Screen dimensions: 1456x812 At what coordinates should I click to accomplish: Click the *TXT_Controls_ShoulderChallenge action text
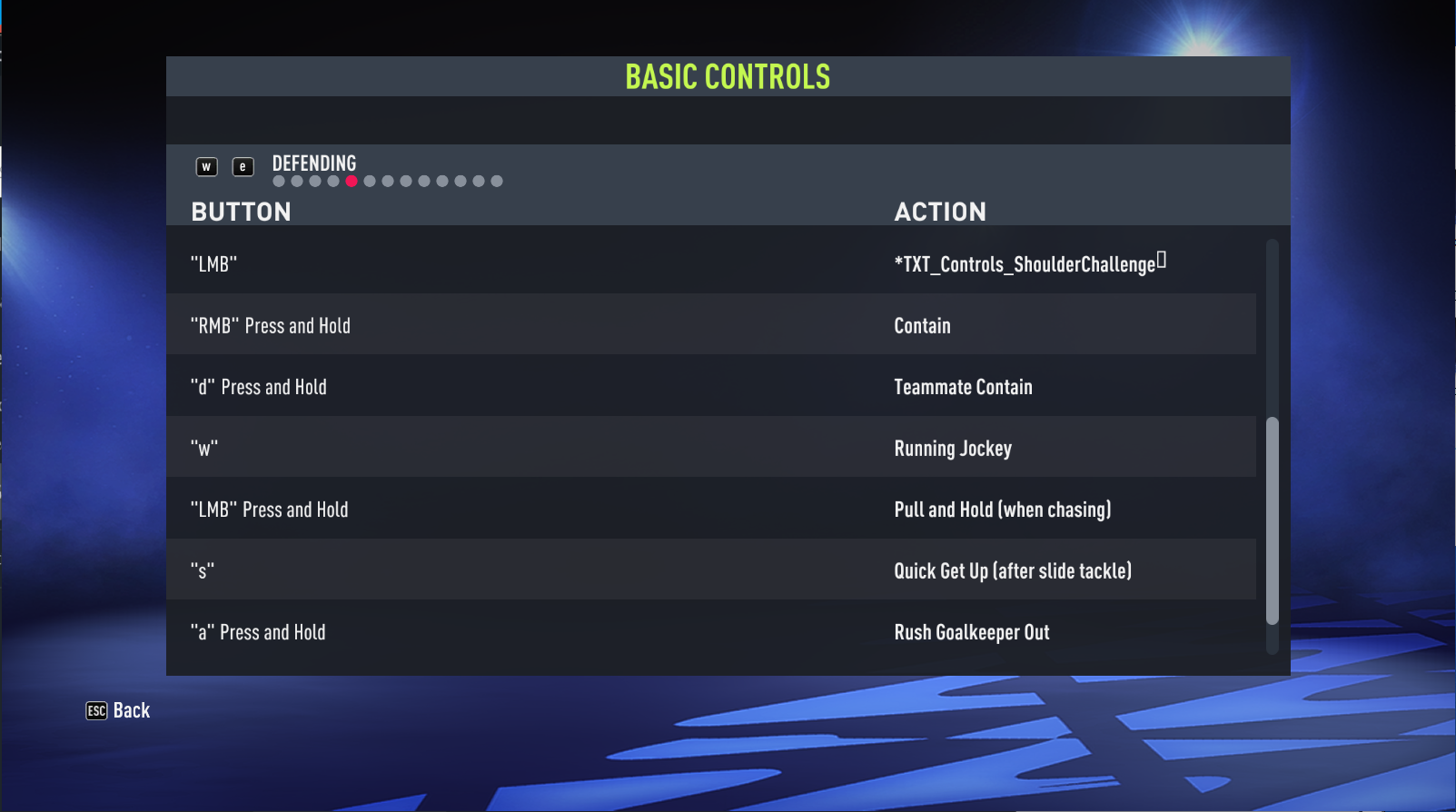tap(1027, 263)
